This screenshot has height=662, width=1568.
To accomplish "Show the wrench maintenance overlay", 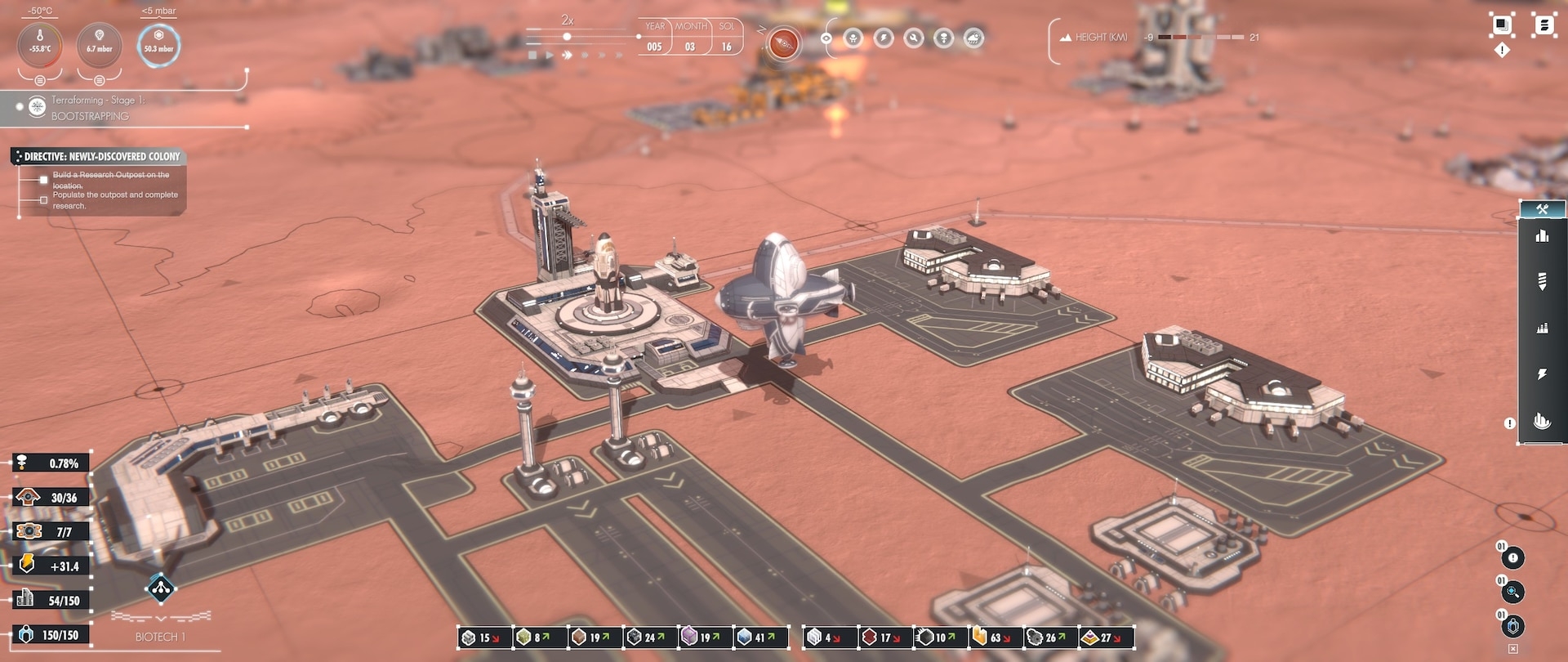I will 914,38.
